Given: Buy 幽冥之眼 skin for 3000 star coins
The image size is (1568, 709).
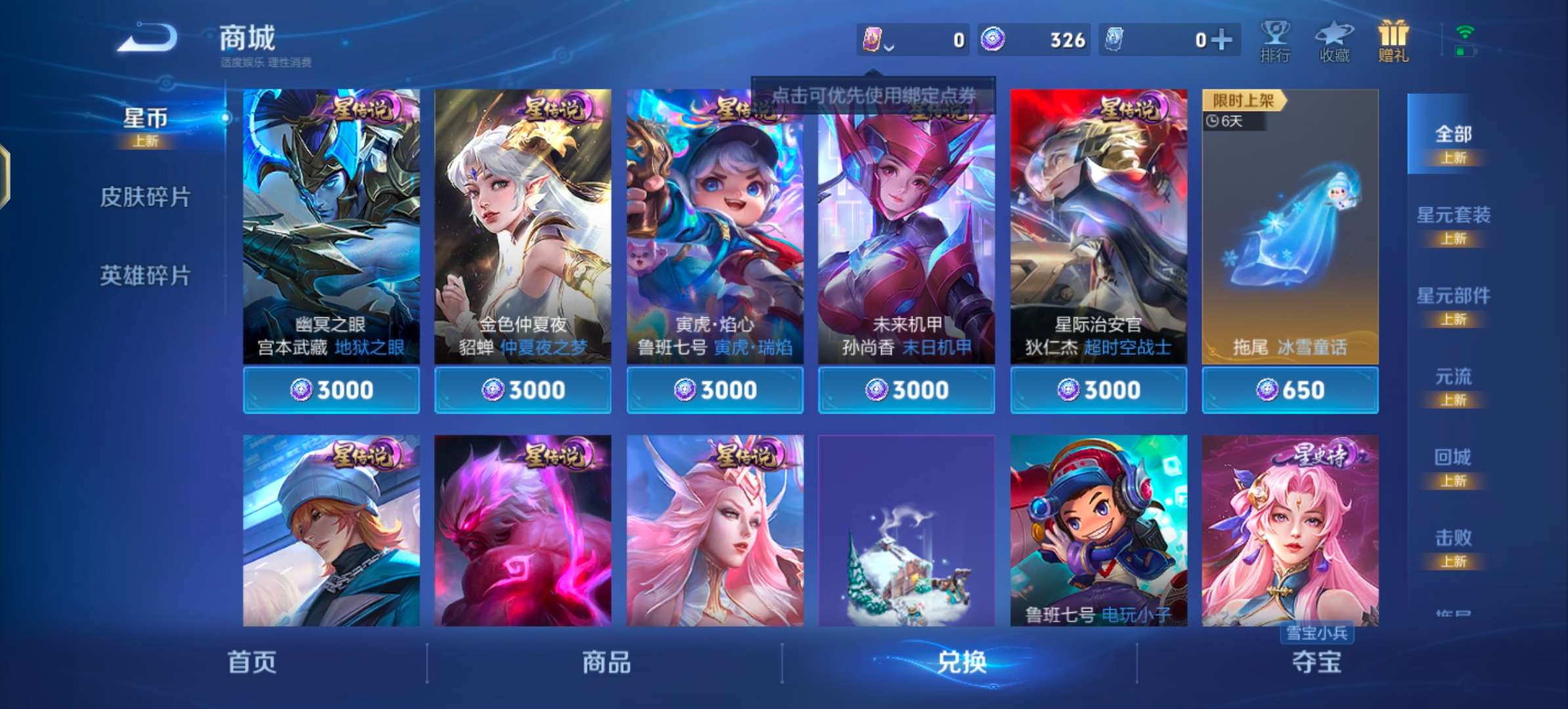Looking at the screenshot, I should coord(332,389).
